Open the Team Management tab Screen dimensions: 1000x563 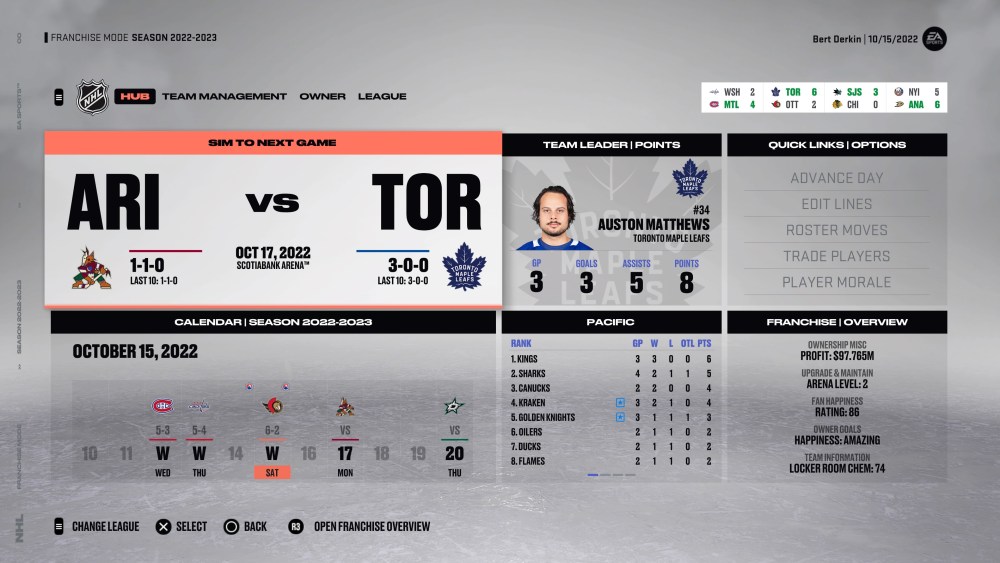coord(224,96)
